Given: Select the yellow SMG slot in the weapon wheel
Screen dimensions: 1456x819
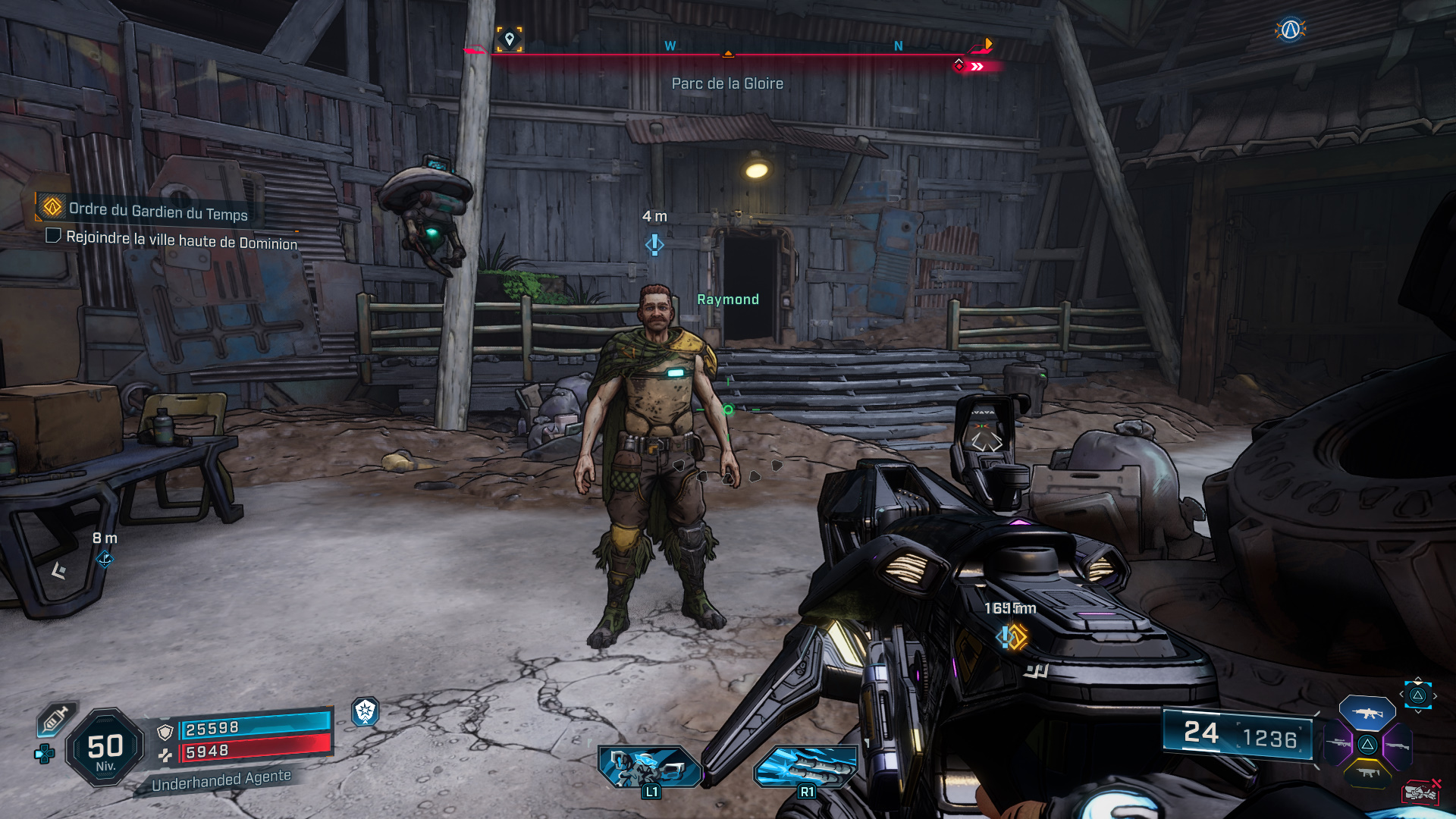Looking at the screenshot, I should pos(1367,772).
